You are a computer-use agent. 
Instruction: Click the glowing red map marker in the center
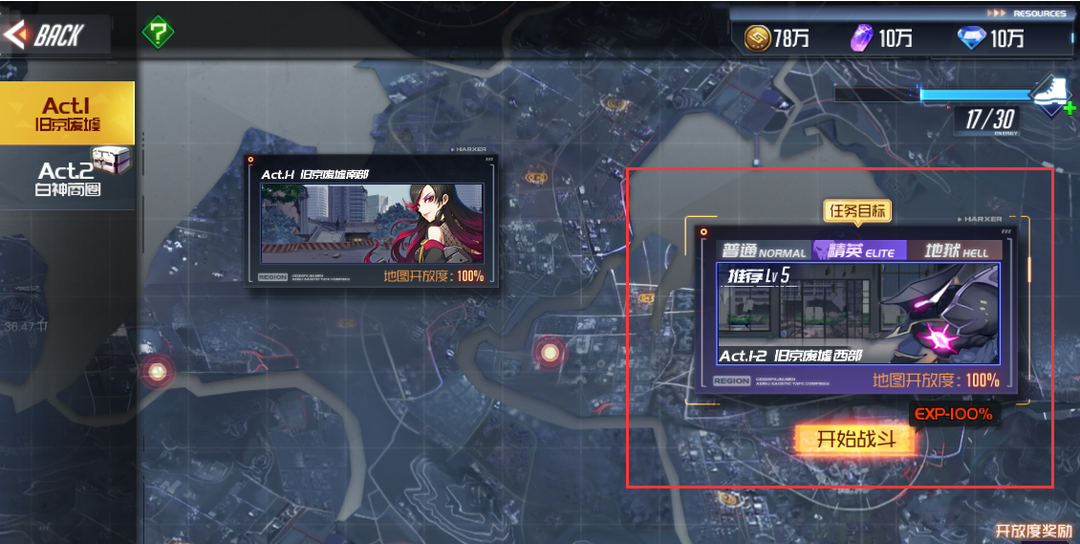point(548,351)
